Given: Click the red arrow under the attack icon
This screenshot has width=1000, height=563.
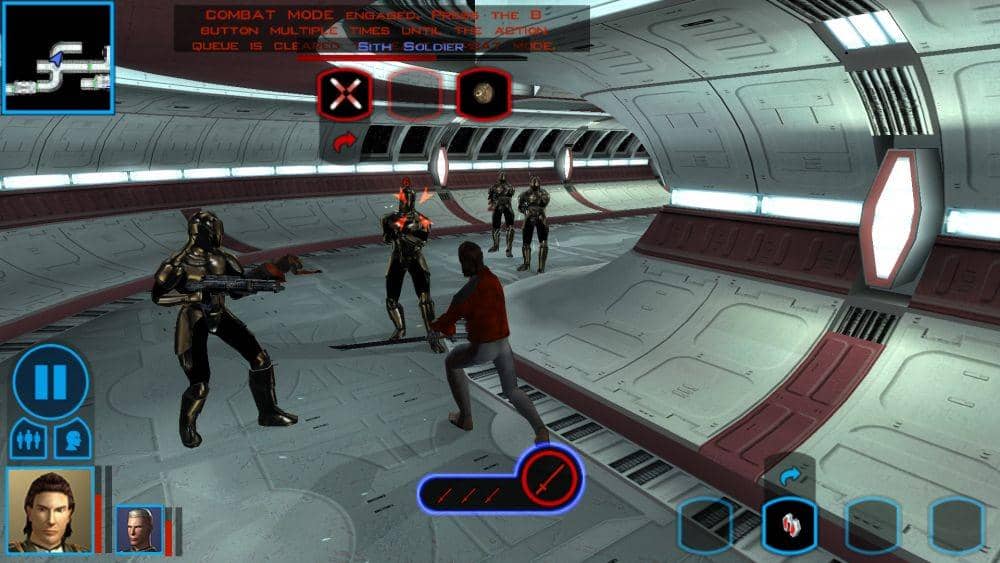Looking at the screenshot, I should point(345,145).
